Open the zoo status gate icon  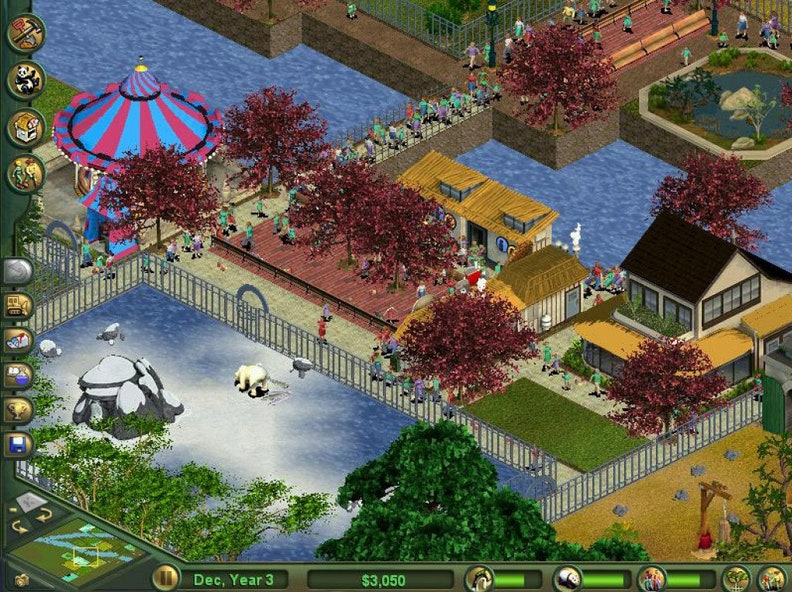pyautogui.click(x=479, y=578)
